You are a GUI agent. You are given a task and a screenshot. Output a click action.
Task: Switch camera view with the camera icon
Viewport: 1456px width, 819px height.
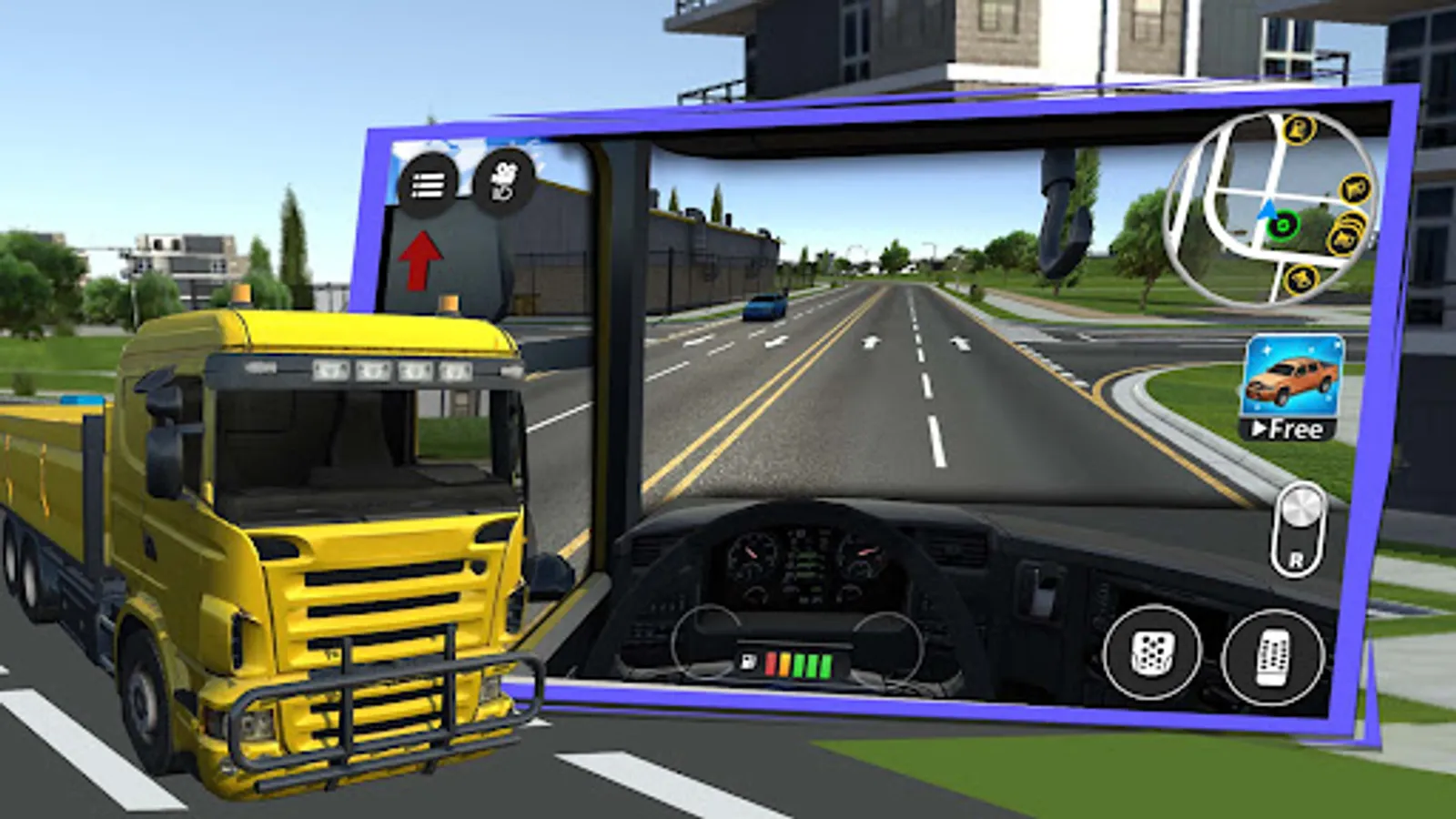503,180
